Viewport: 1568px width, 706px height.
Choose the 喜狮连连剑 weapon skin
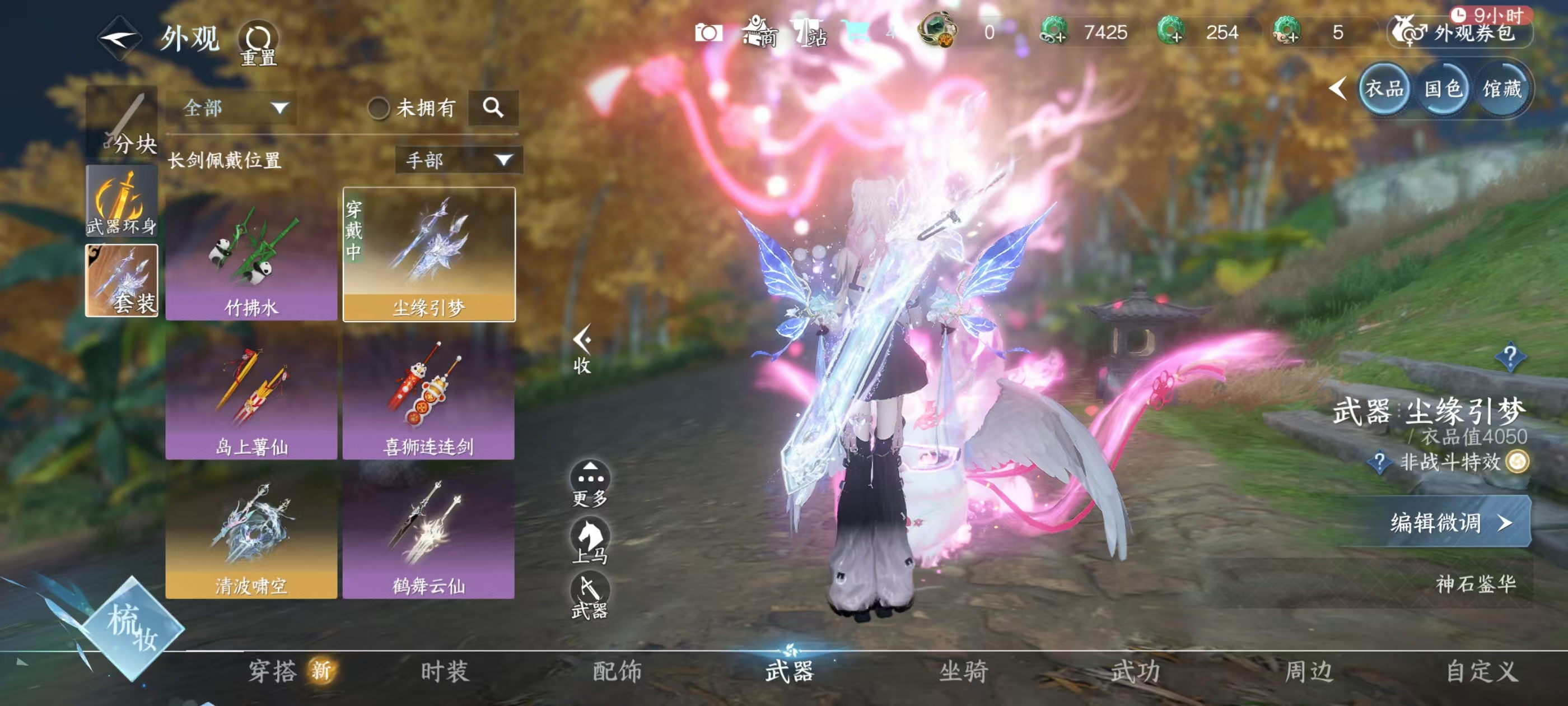pyautogui.click(x=428, y=394)
